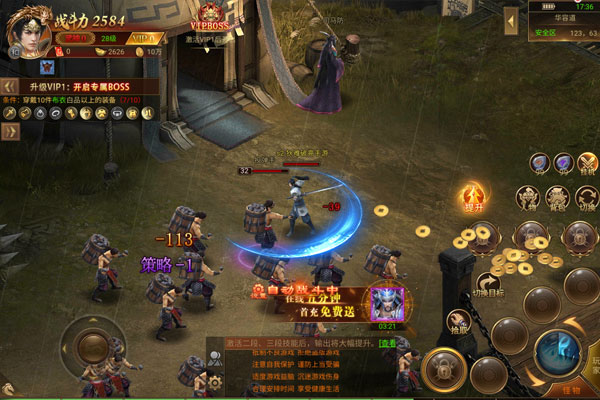Collapse the quest panel with the left double-arrow

coord(10,86)
